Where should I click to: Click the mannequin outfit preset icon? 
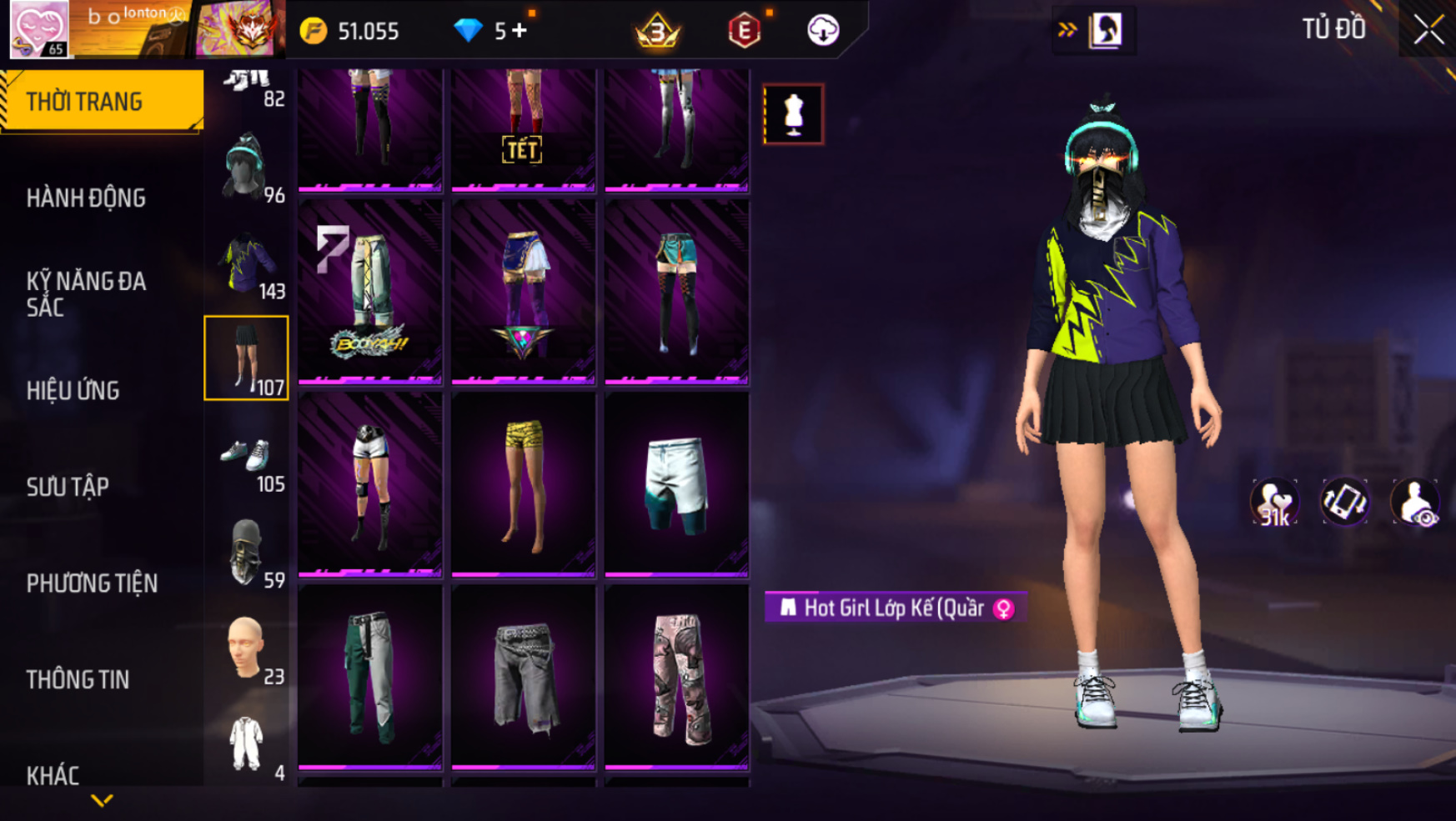pyautogui.click(x=793, y=114)
